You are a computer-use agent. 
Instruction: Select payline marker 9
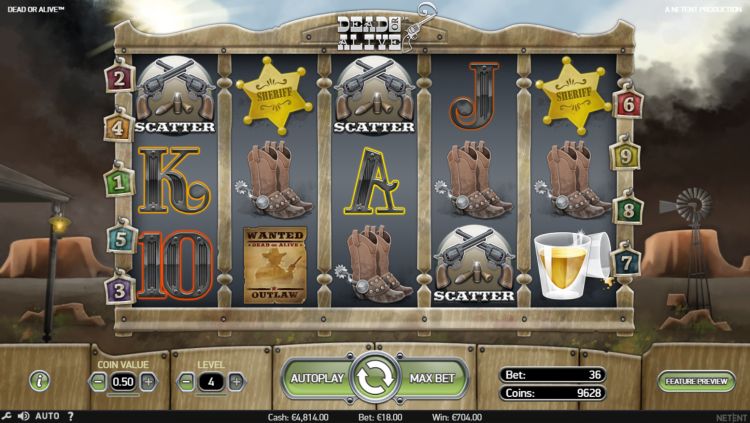(x=627, y=156)
